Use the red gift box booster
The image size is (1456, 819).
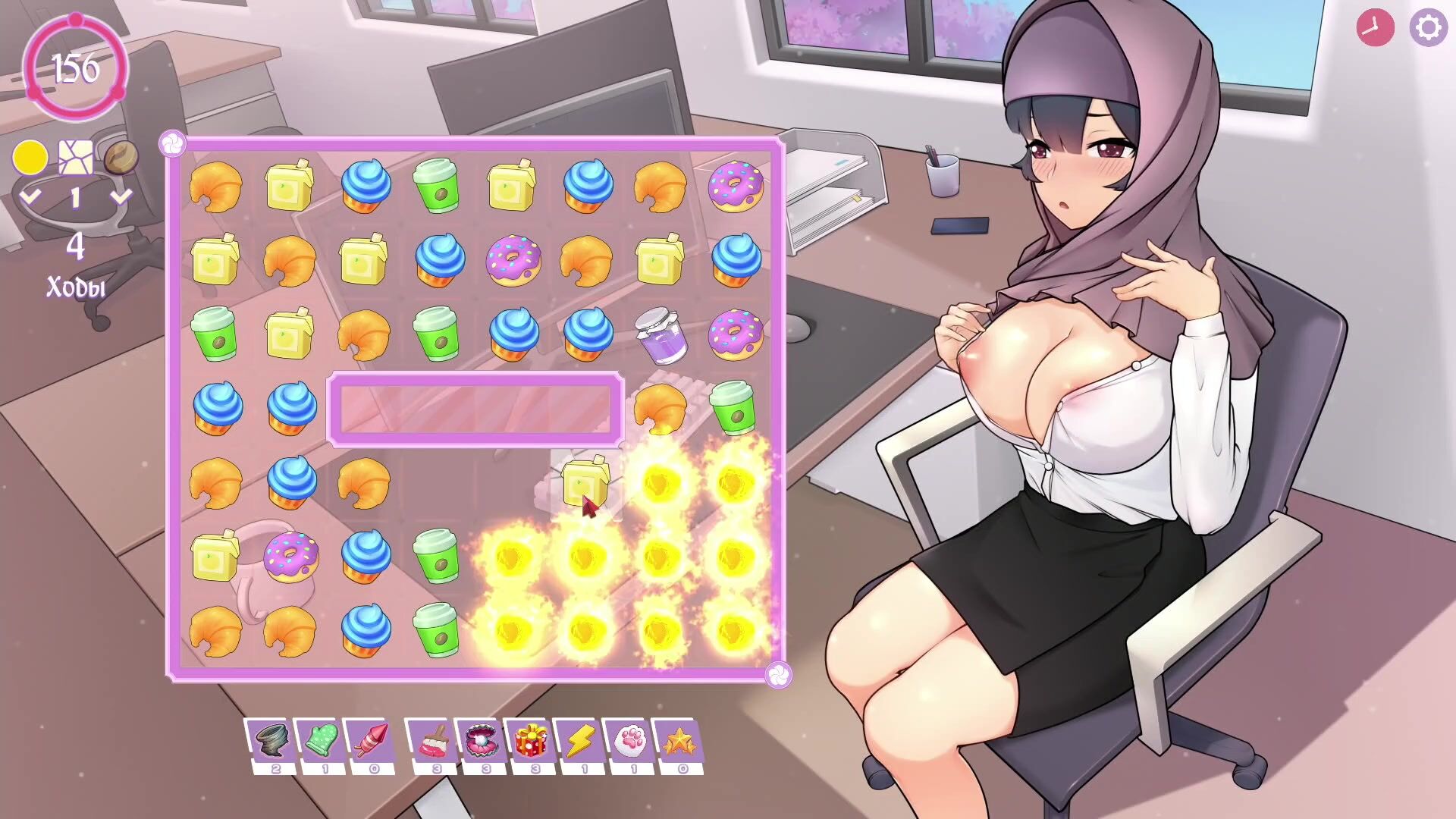[531, 740]
